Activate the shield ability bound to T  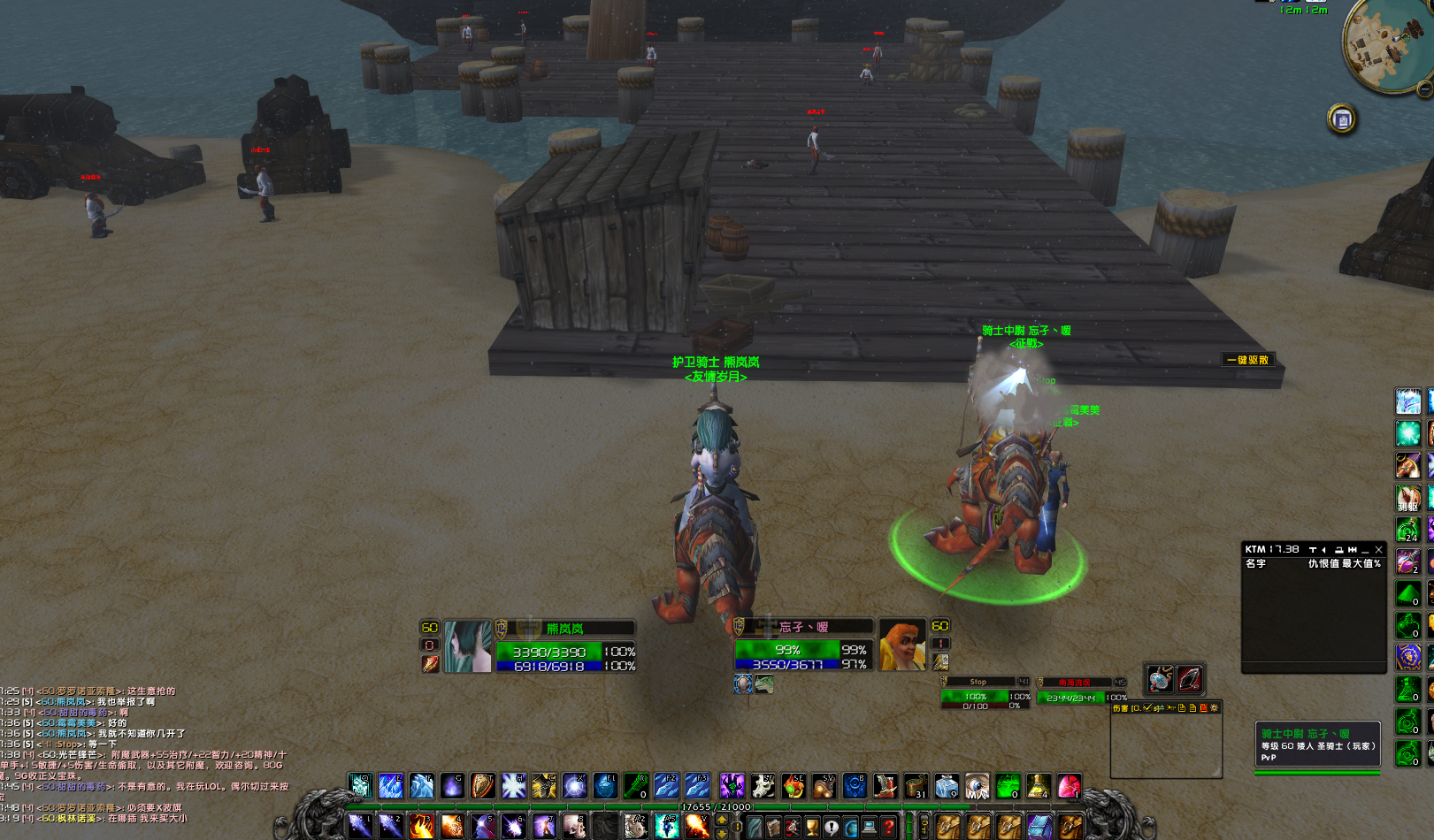click(482, 786)
